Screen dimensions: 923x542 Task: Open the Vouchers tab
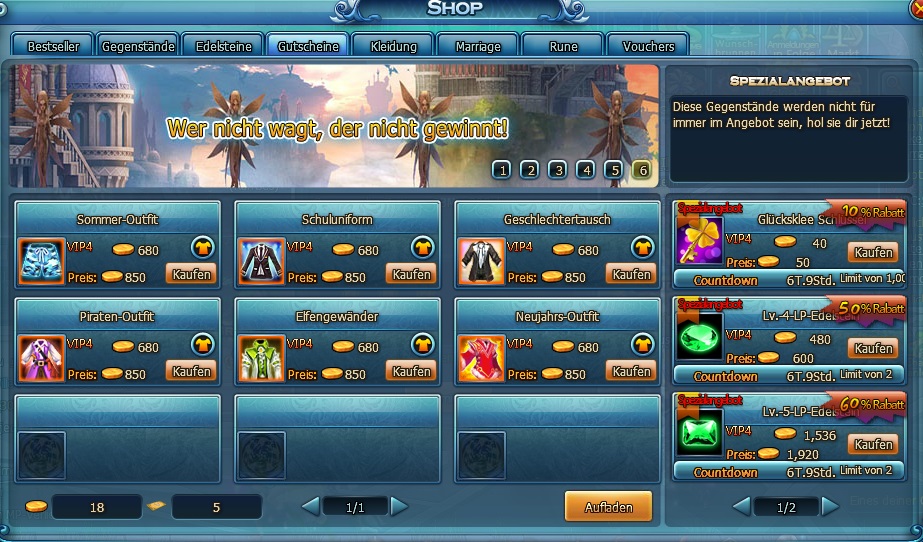point(648,46)
